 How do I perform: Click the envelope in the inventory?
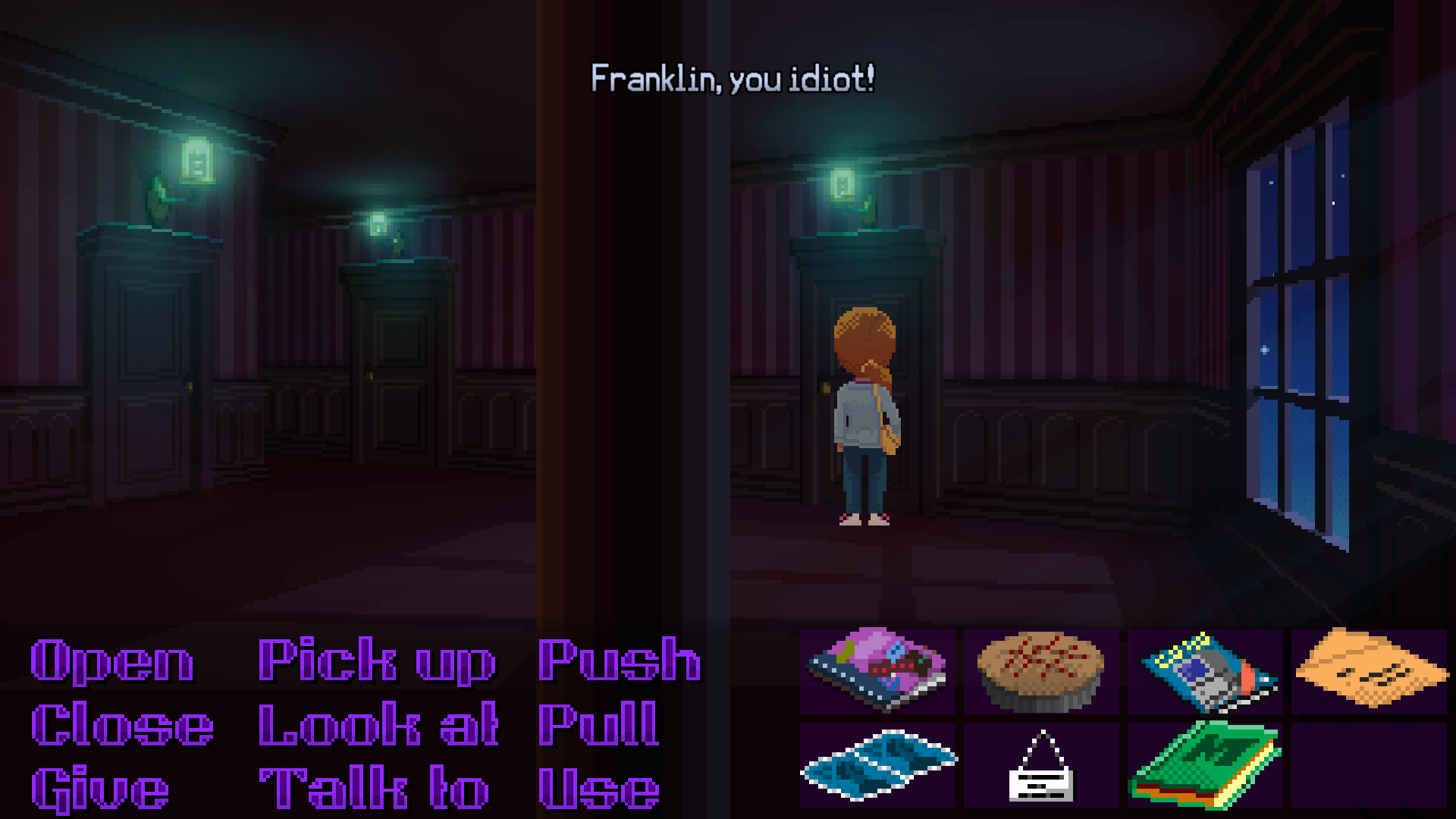coord(1369,671)
